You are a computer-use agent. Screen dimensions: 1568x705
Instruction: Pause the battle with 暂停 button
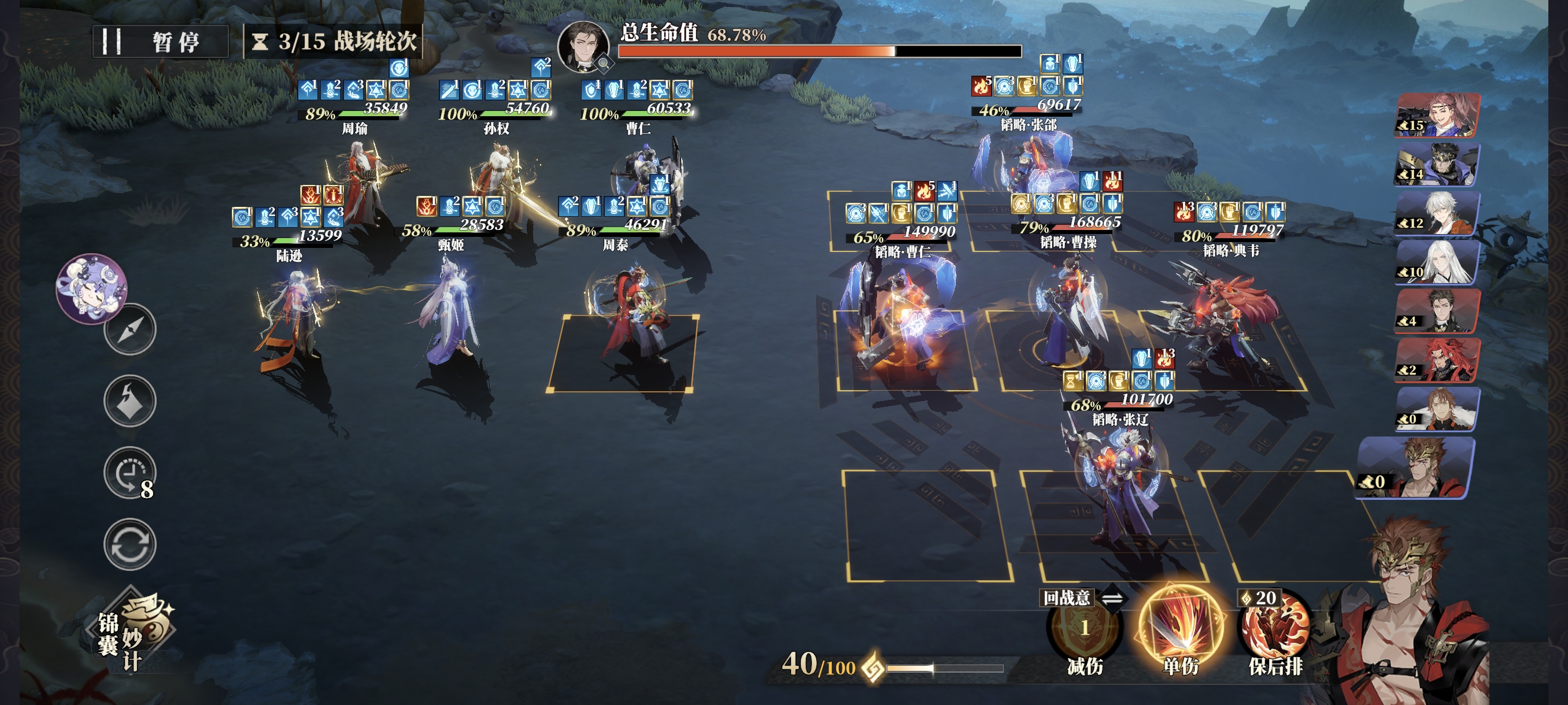(160, 42)
